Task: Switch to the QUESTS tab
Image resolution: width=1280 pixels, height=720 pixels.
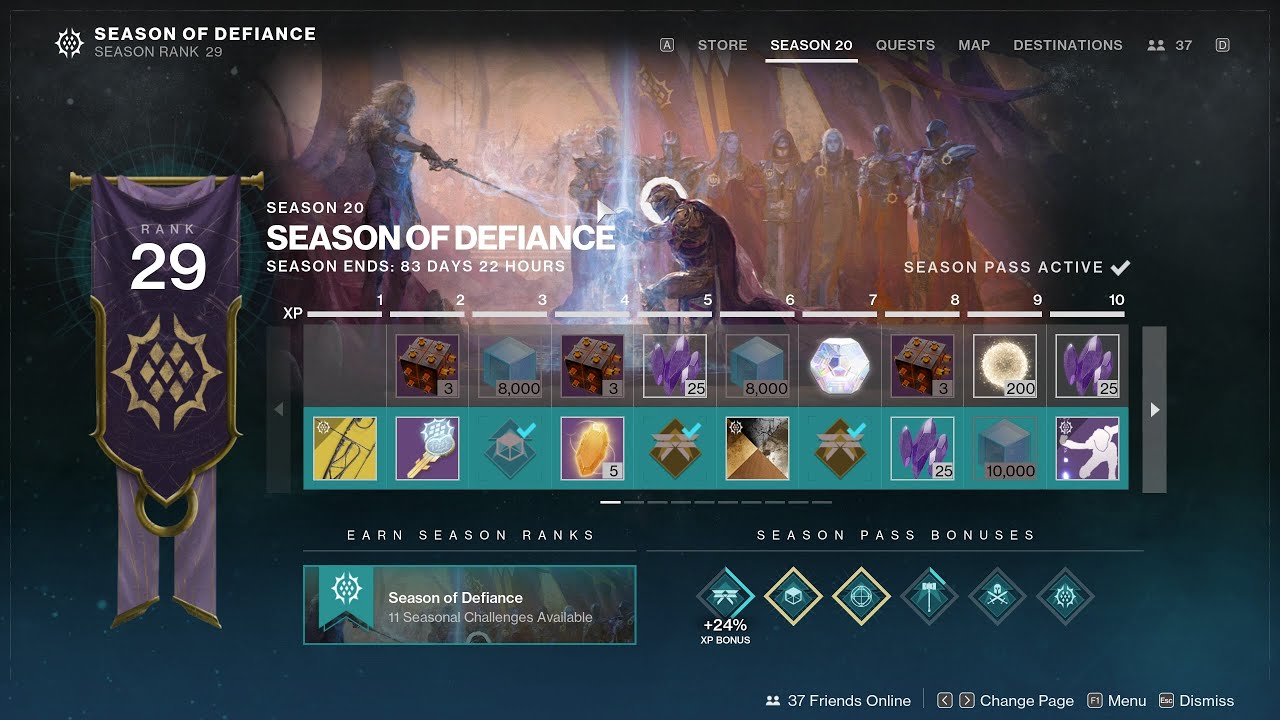Action: (905, 45)
